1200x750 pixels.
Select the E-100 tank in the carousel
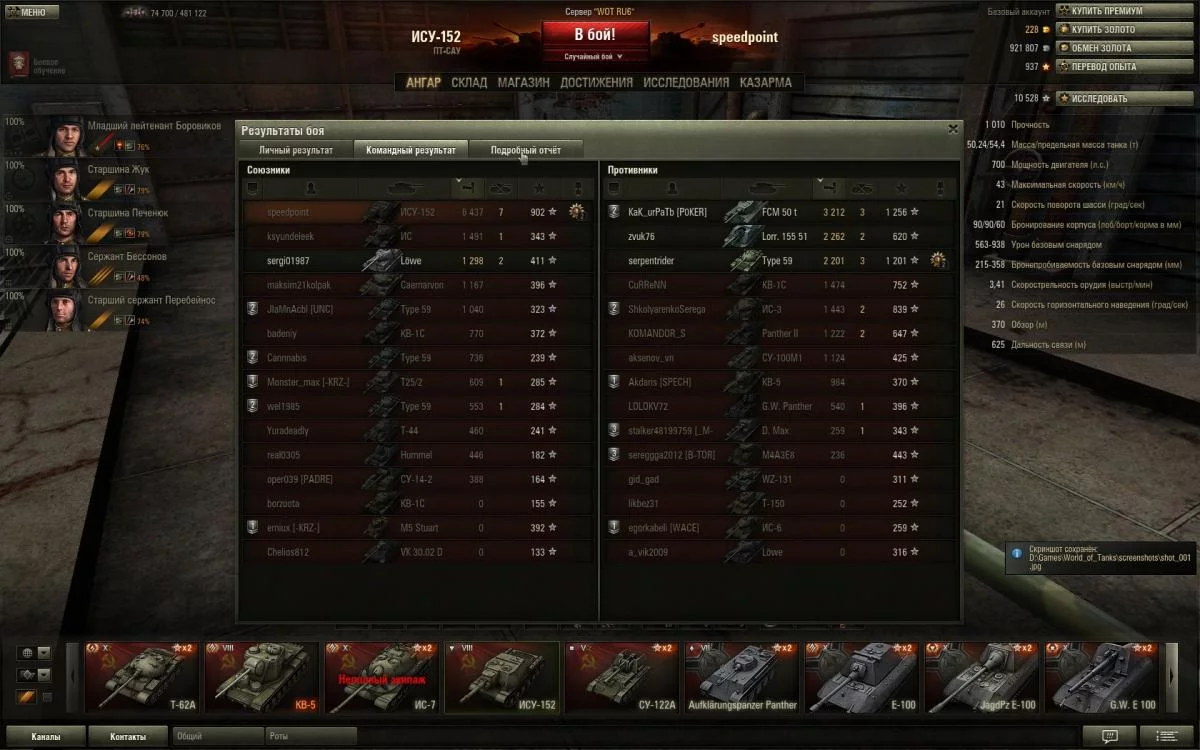862,675
